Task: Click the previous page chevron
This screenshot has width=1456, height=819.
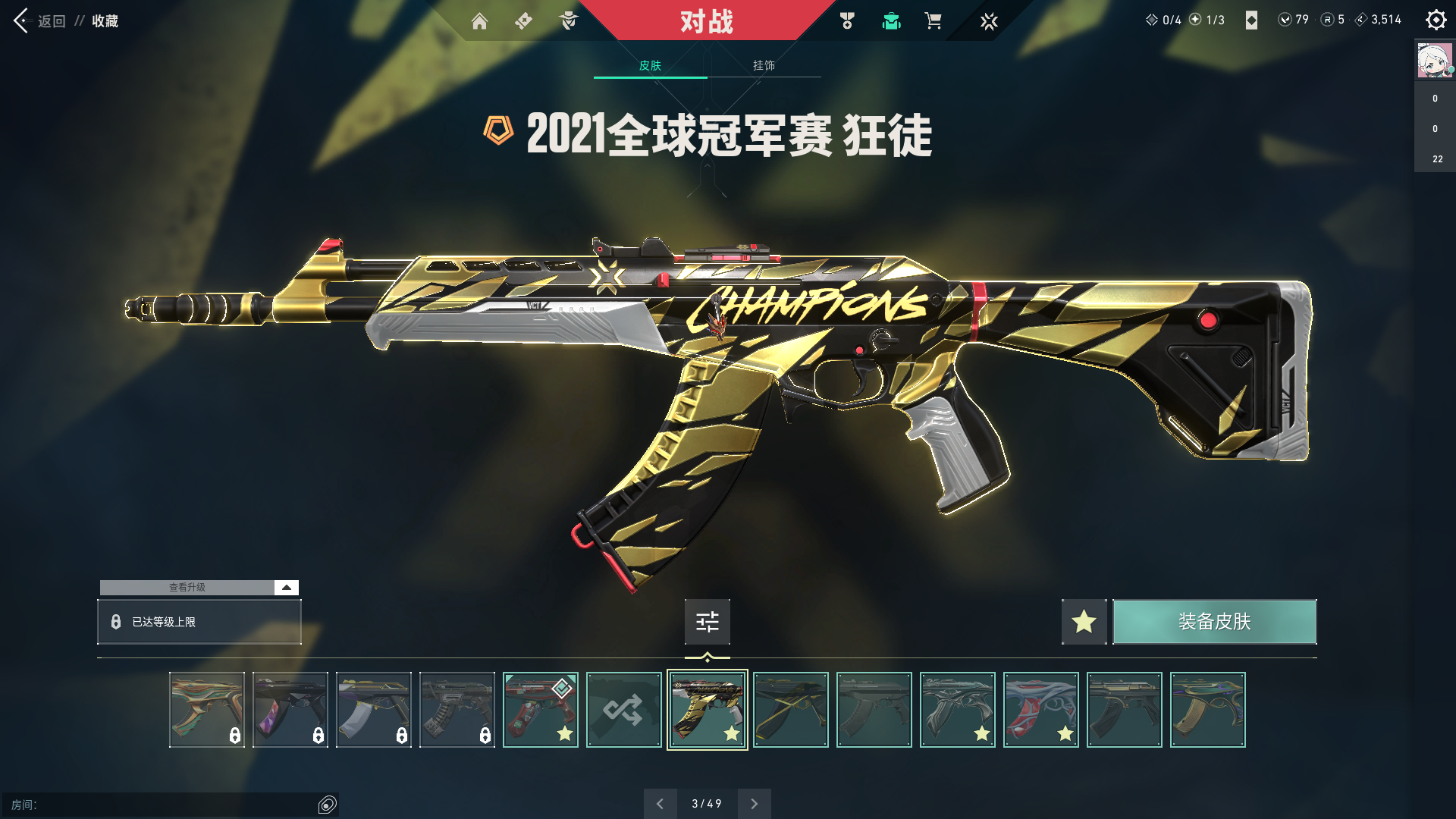Action: (661, 803)
